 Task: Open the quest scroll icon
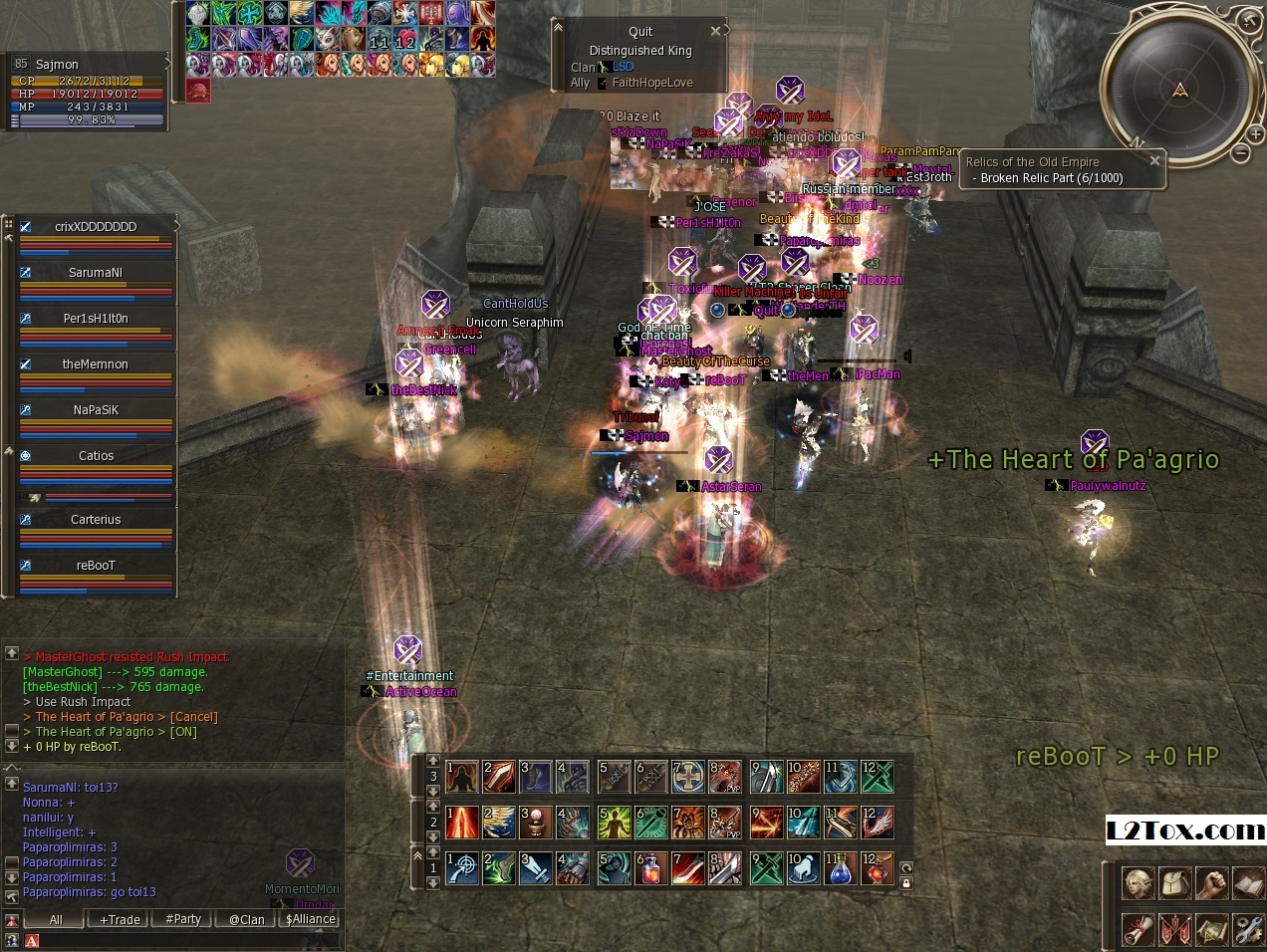(1139, 929)
